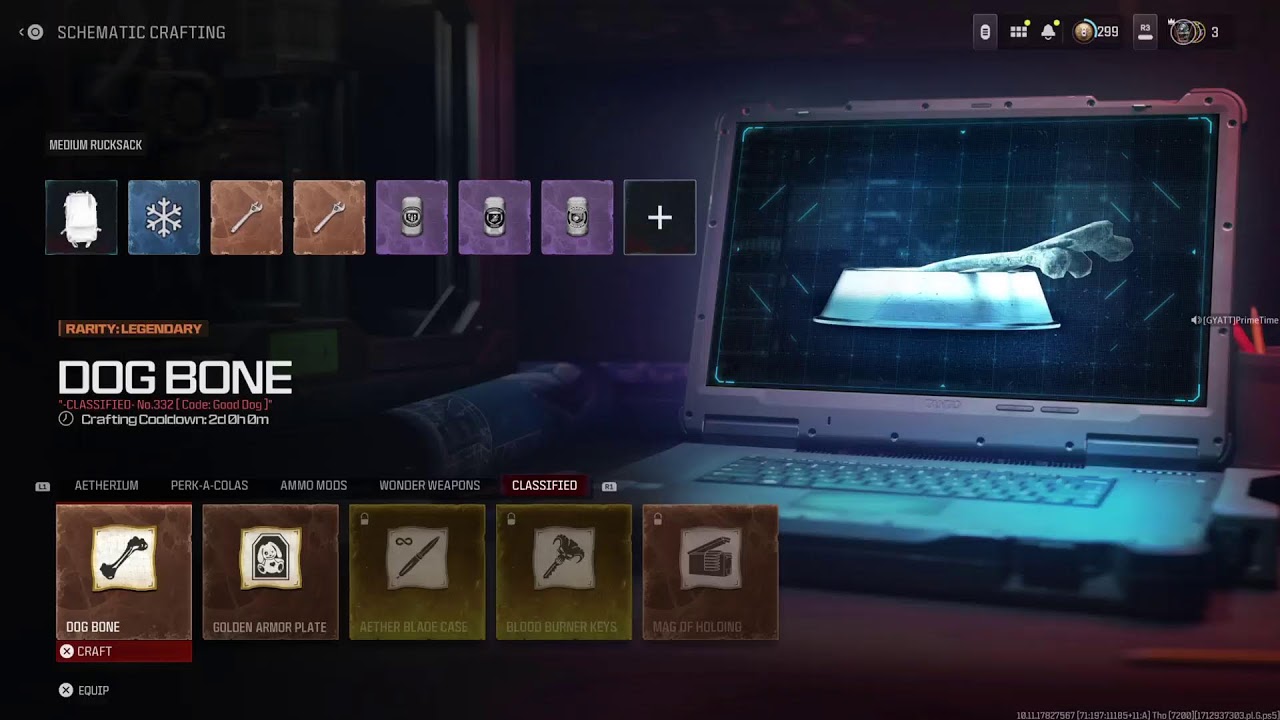Click the first wrench item icon
The width and height of the screenshot is (1280, 720).
[246, 216]
